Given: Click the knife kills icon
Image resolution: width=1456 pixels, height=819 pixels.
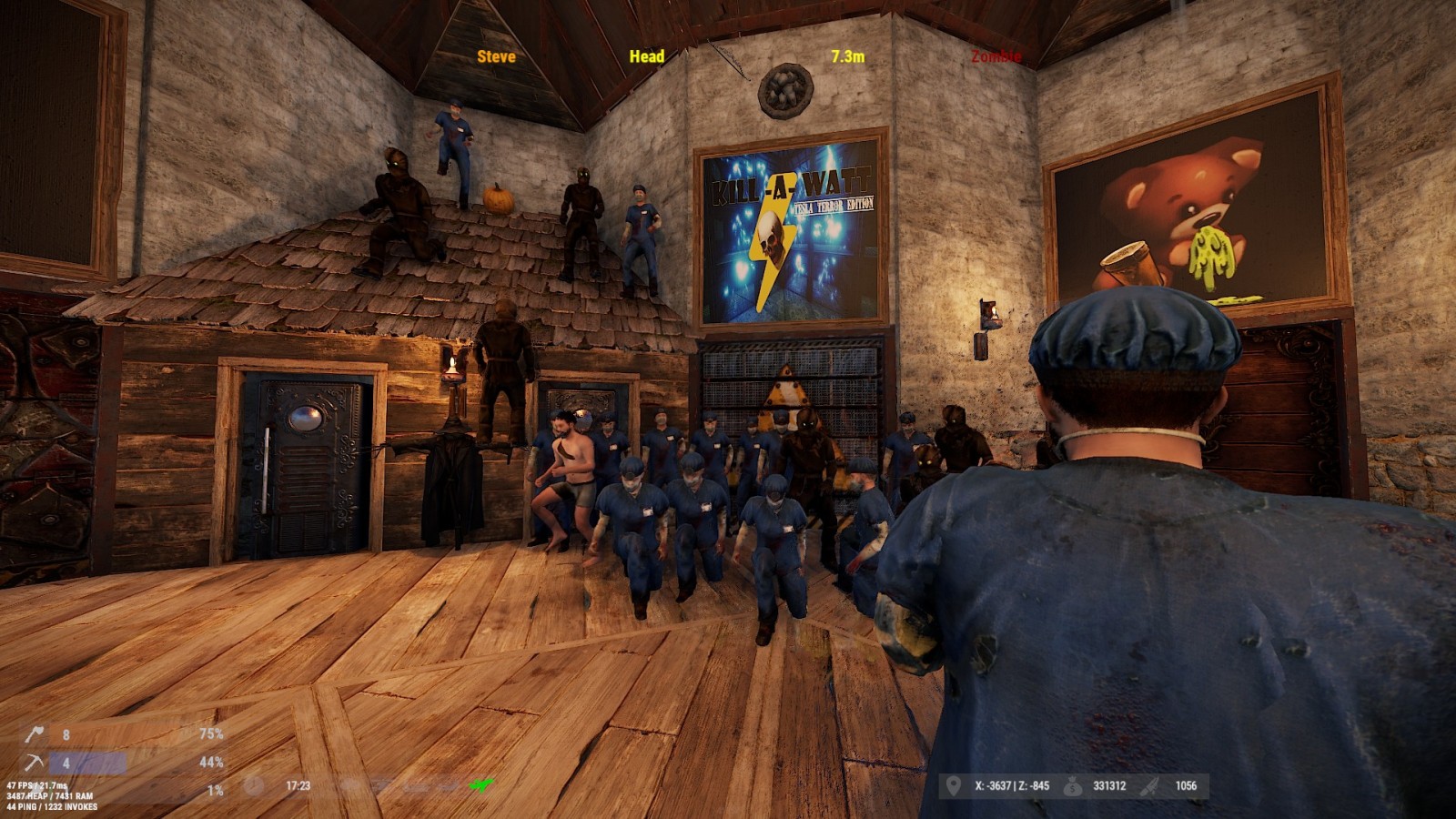Looking at the screenshot, I should [x=1150, y=785].
